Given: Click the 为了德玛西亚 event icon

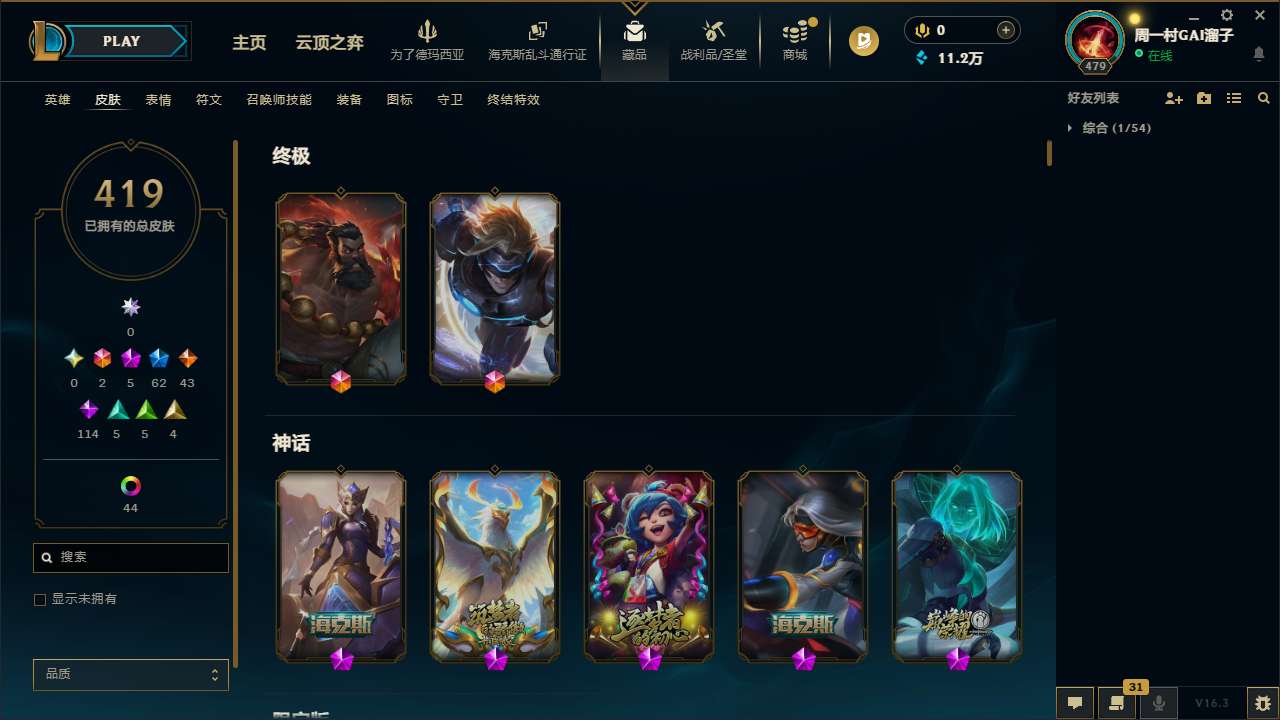Looking at the screenshot, I should (428, 40).
